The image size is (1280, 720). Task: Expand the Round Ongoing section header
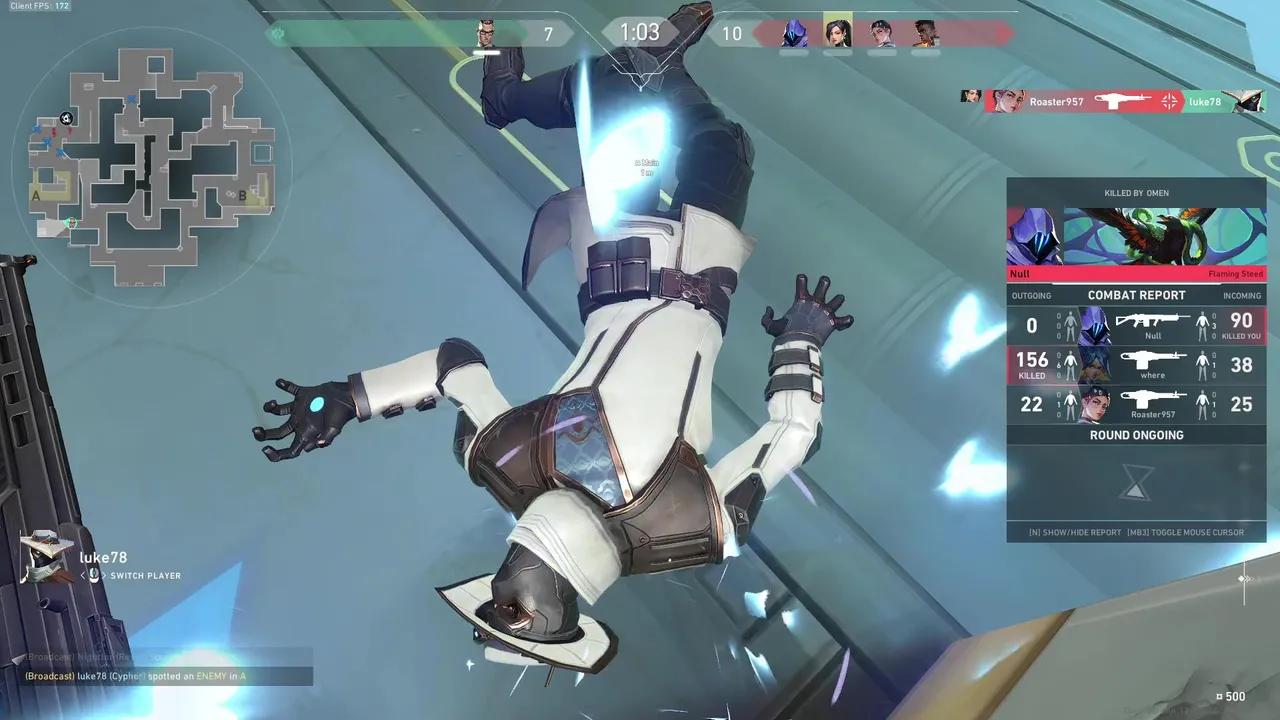tap(1136, 435)
